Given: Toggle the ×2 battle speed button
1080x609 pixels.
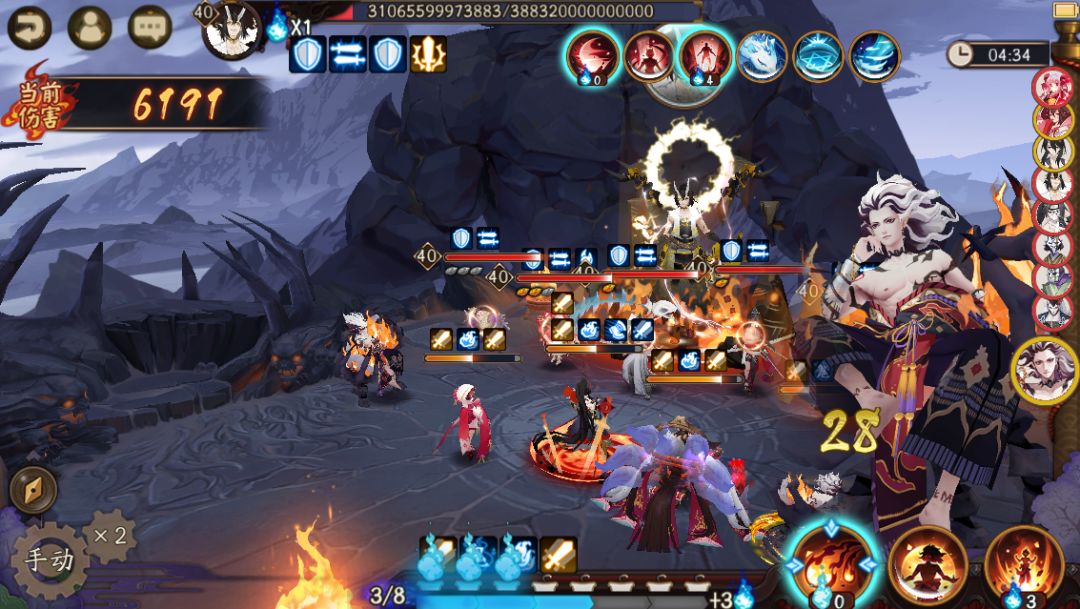Looking at the screenshot, I should point(110,535).
